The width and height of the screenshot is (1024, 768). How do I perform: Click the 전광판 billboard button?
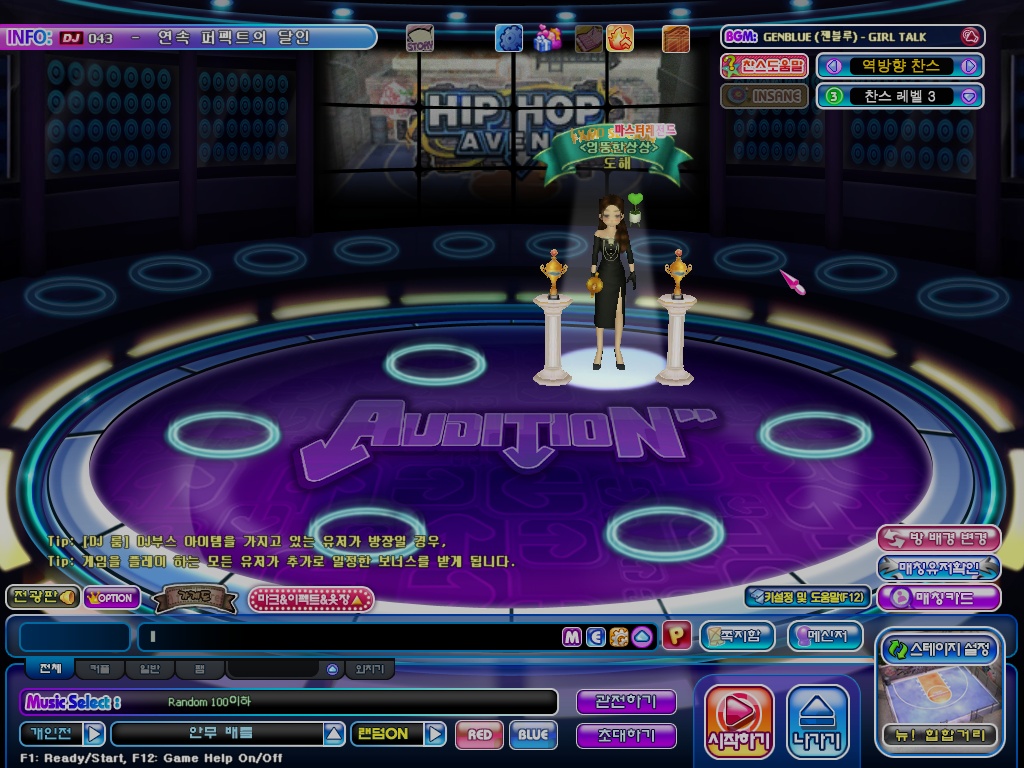pos(42,597)
